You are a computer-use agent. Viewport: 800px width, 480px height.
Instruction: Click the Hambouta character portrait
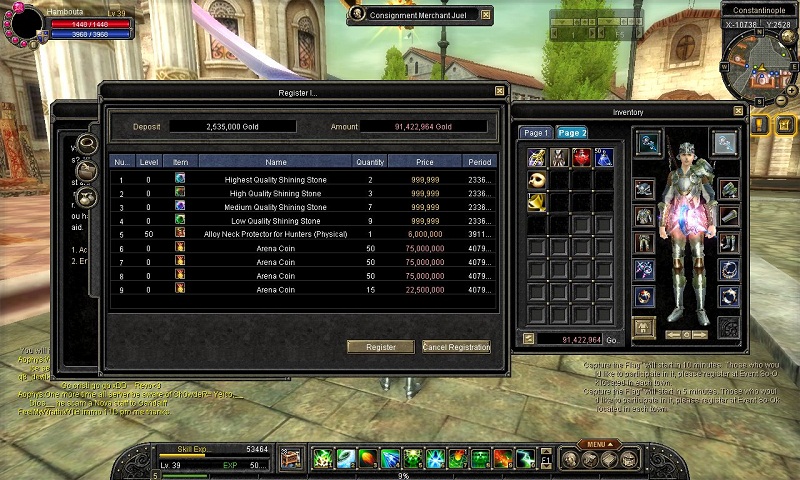coord(22,20)
